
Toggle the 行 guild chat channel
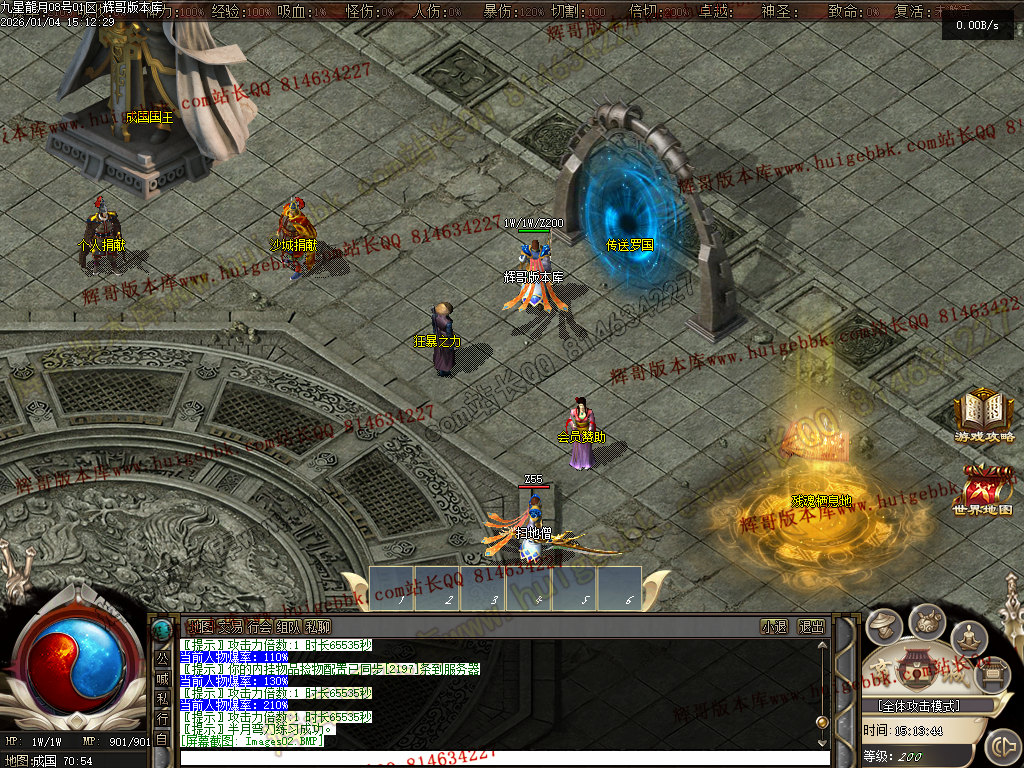[162, 719]
